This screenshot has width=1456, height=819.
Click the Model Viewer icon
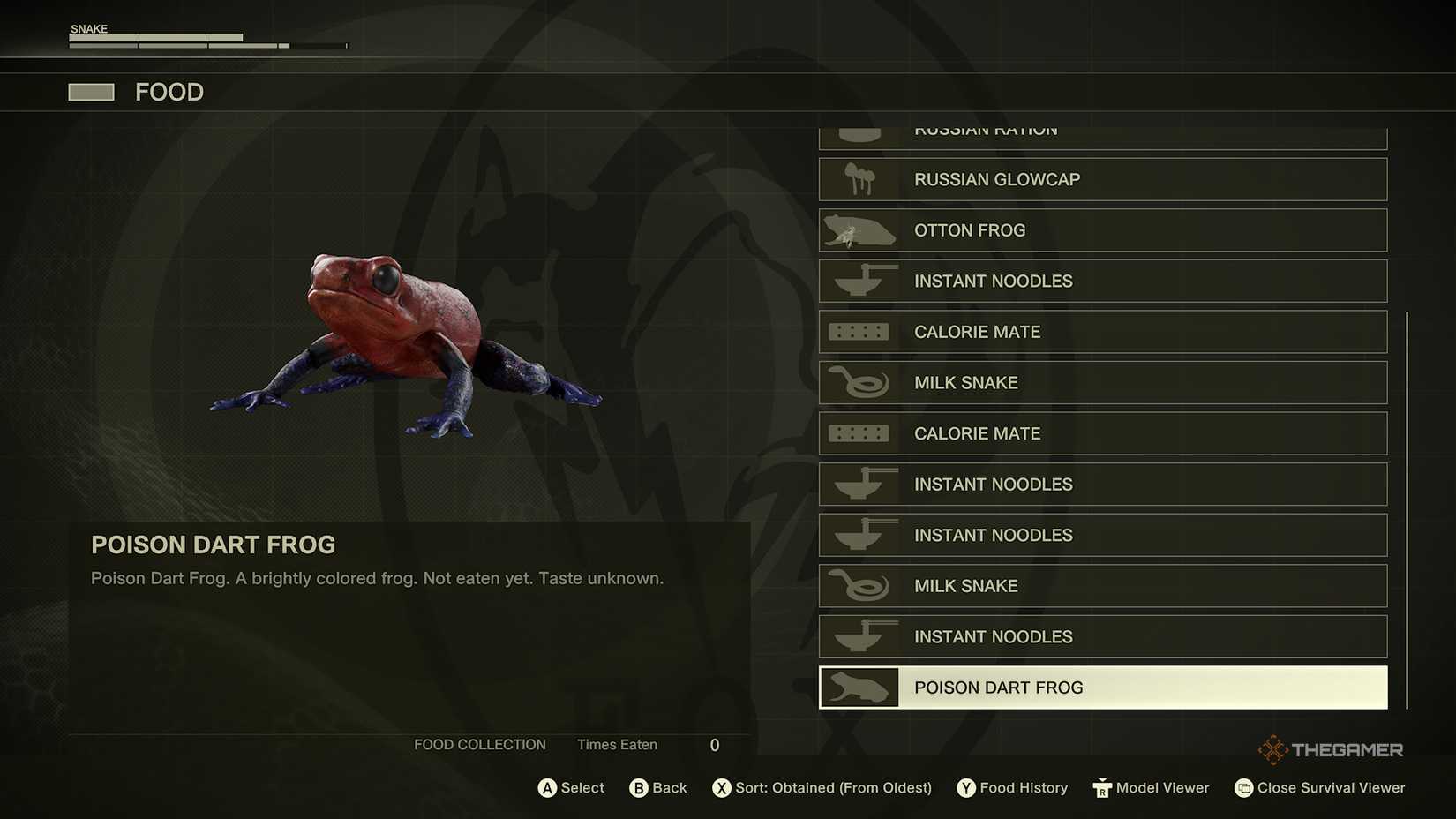coord(1102,787)
